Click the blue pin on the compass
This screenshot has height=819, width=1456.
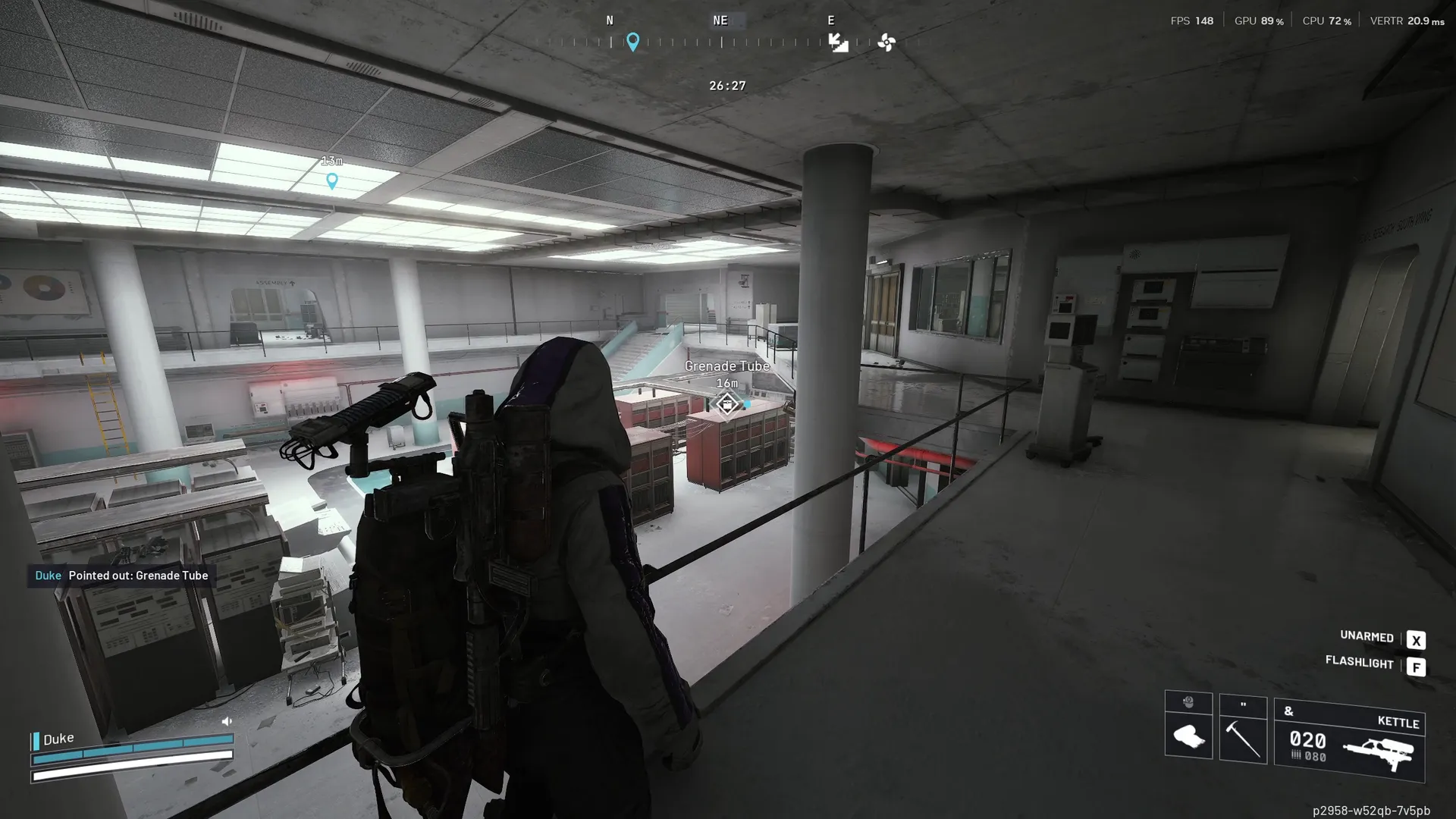click(632, 41)
